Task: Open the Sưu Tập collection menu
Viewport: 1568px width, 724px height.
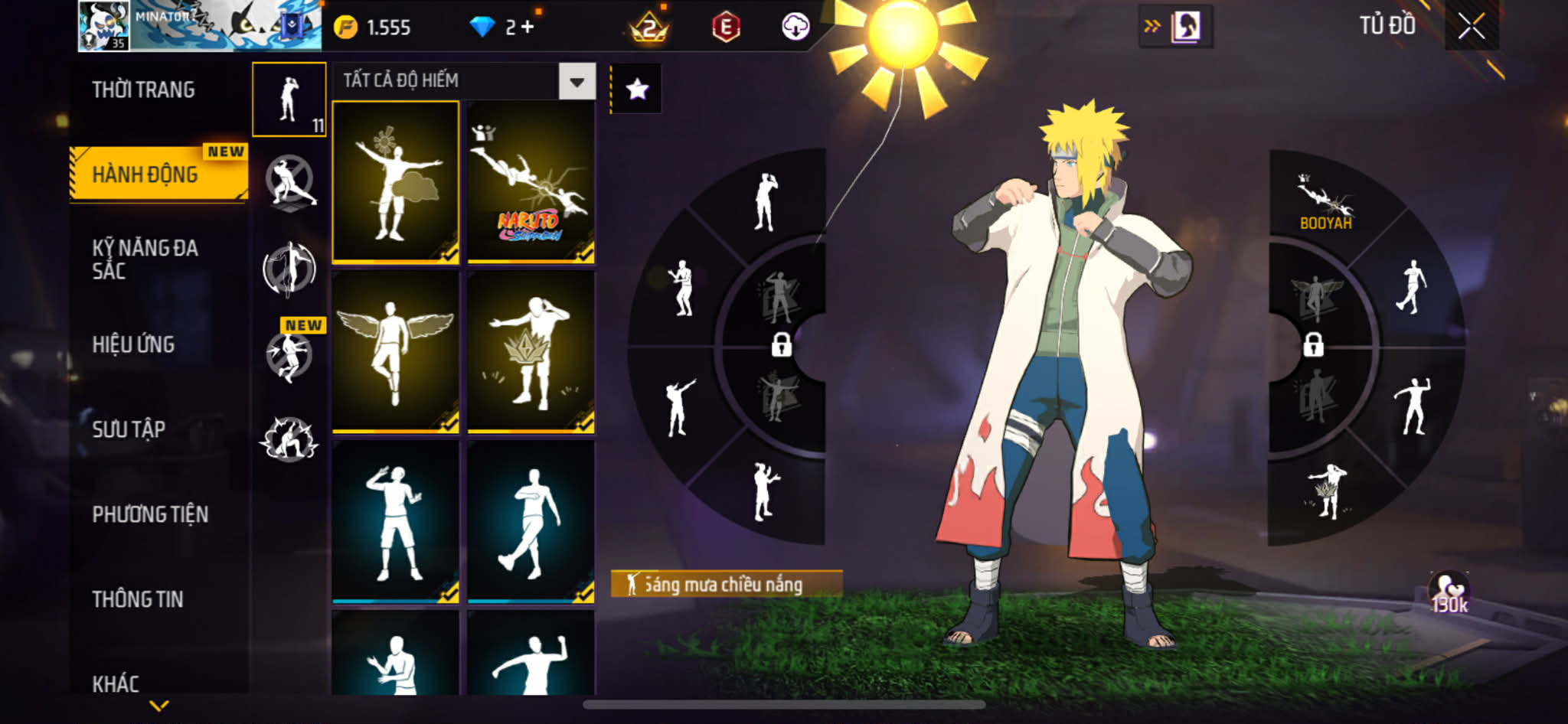Action: pyautogui.click(x=129, y=429)
